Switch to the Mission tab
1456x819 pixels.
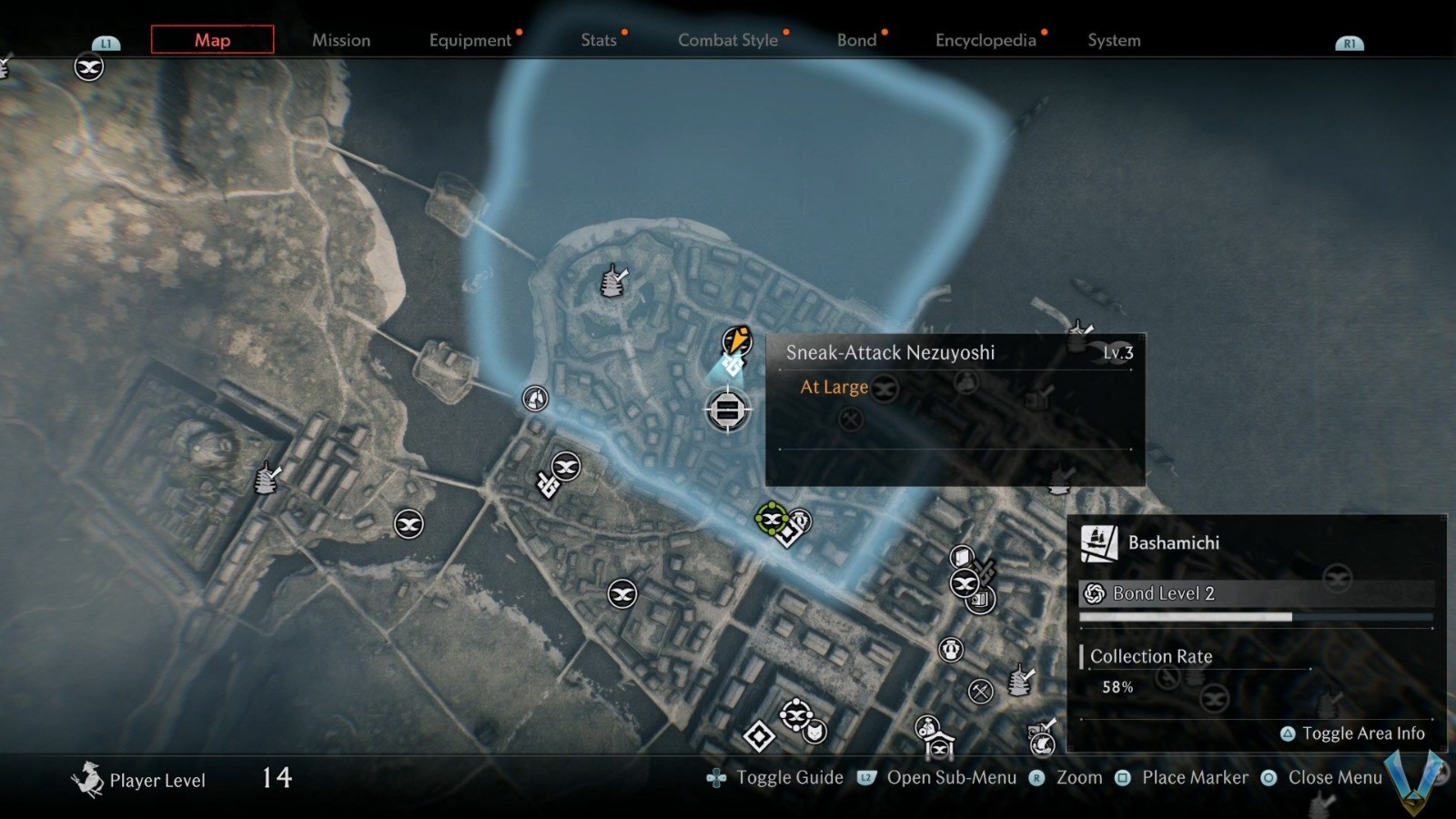pyautogui.click(x=341, y=40)
